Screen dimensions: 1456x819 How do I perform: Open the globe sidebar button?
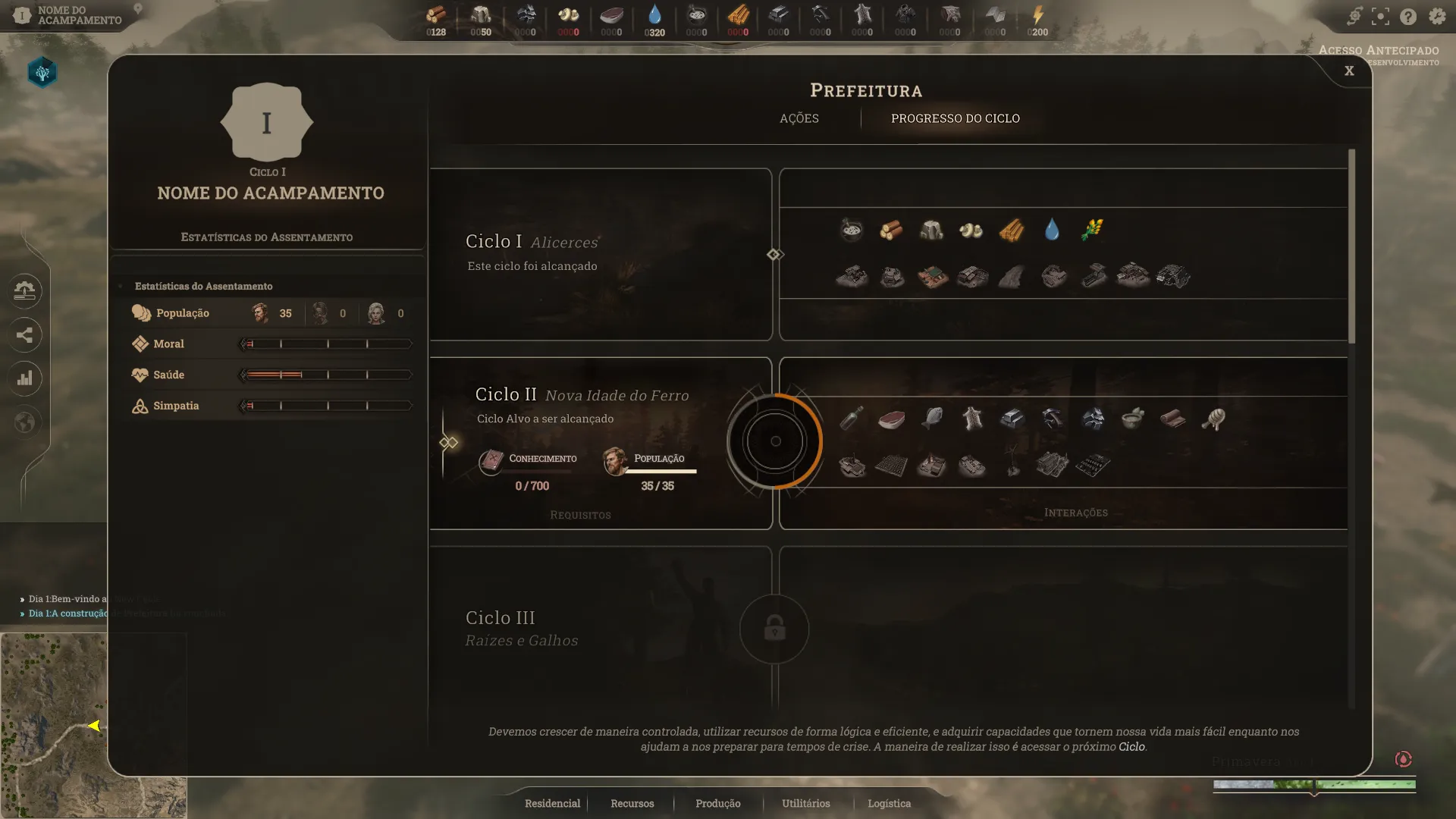(x=24, y=422)
